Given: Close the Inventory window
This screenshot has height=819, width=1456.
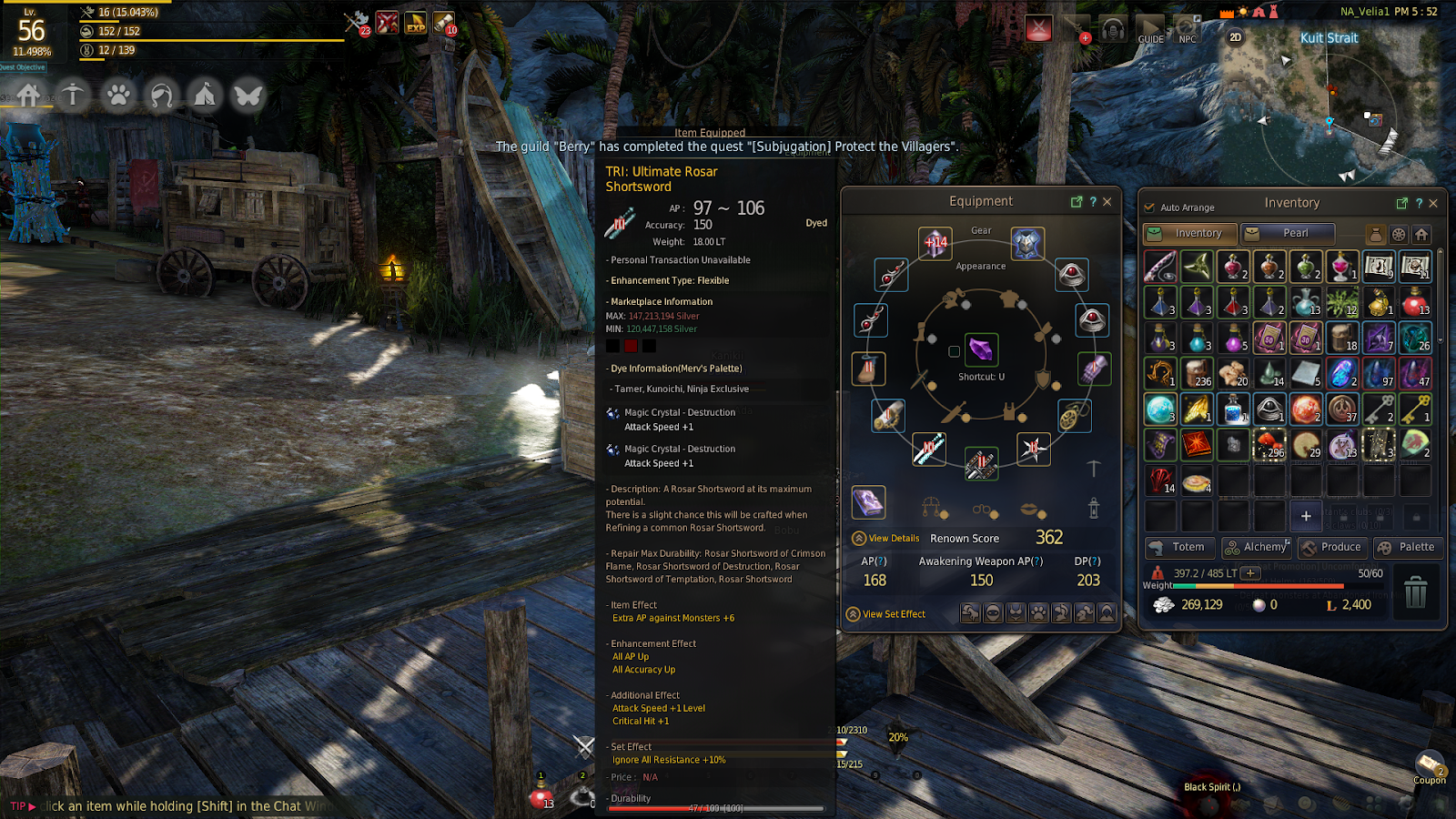Looking at the screenshot, I should 1433,203.
